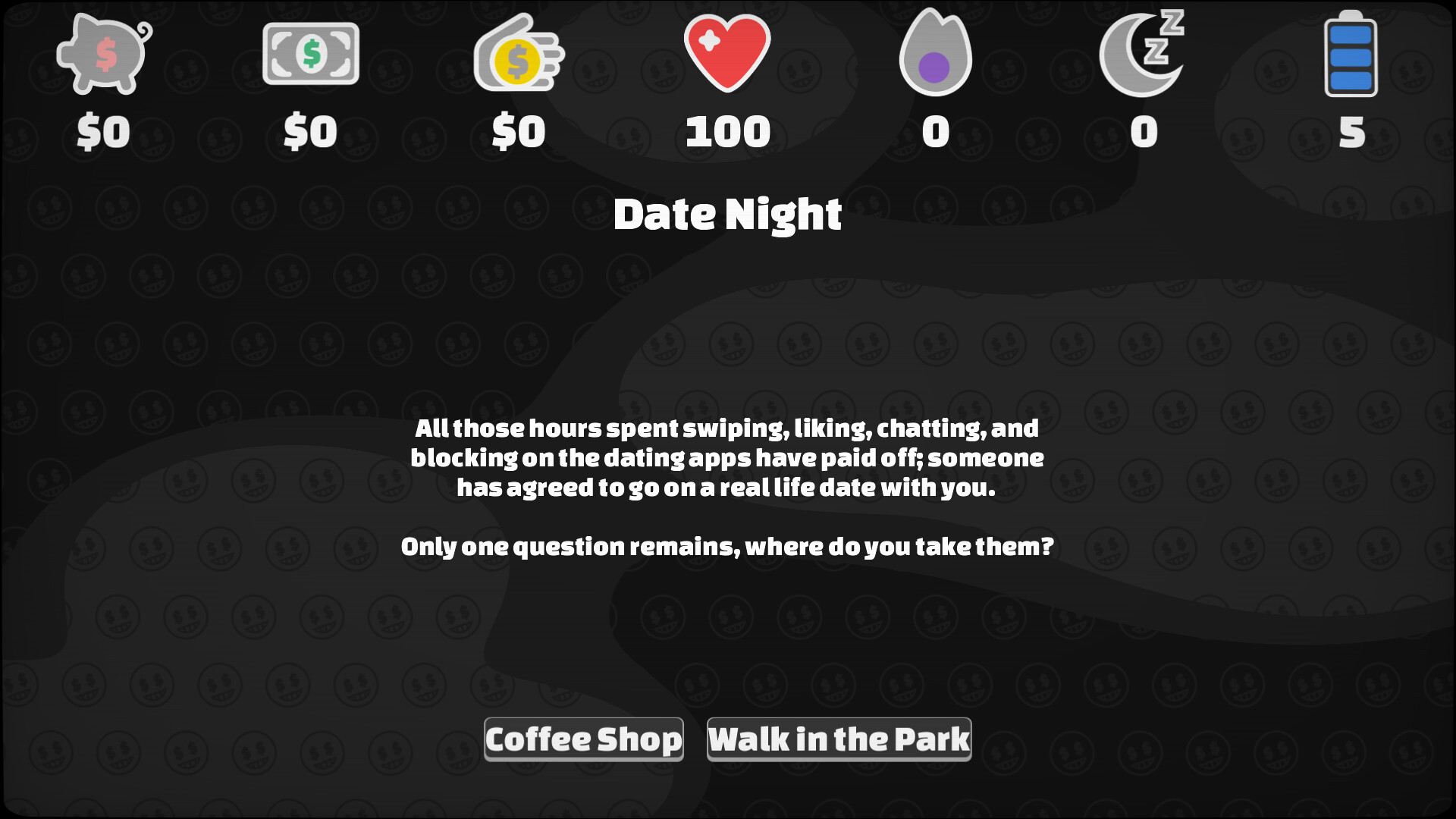Click the red health heart icon
1456x819 pixels.
click(726, 53)
